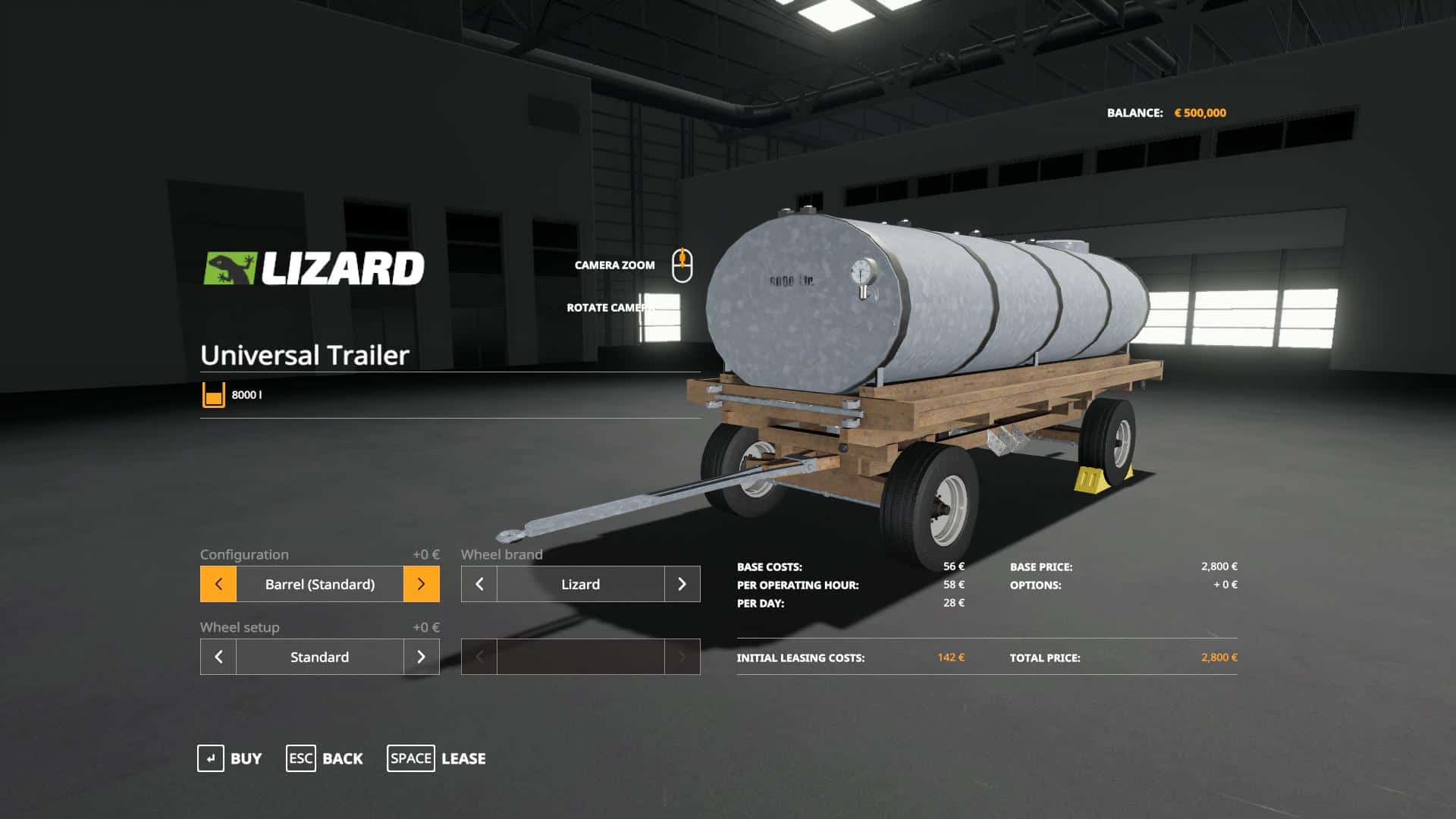This screenshot has height=819, width=1456.
Task: Select previous Configuration option
Action: pos(218,584)
